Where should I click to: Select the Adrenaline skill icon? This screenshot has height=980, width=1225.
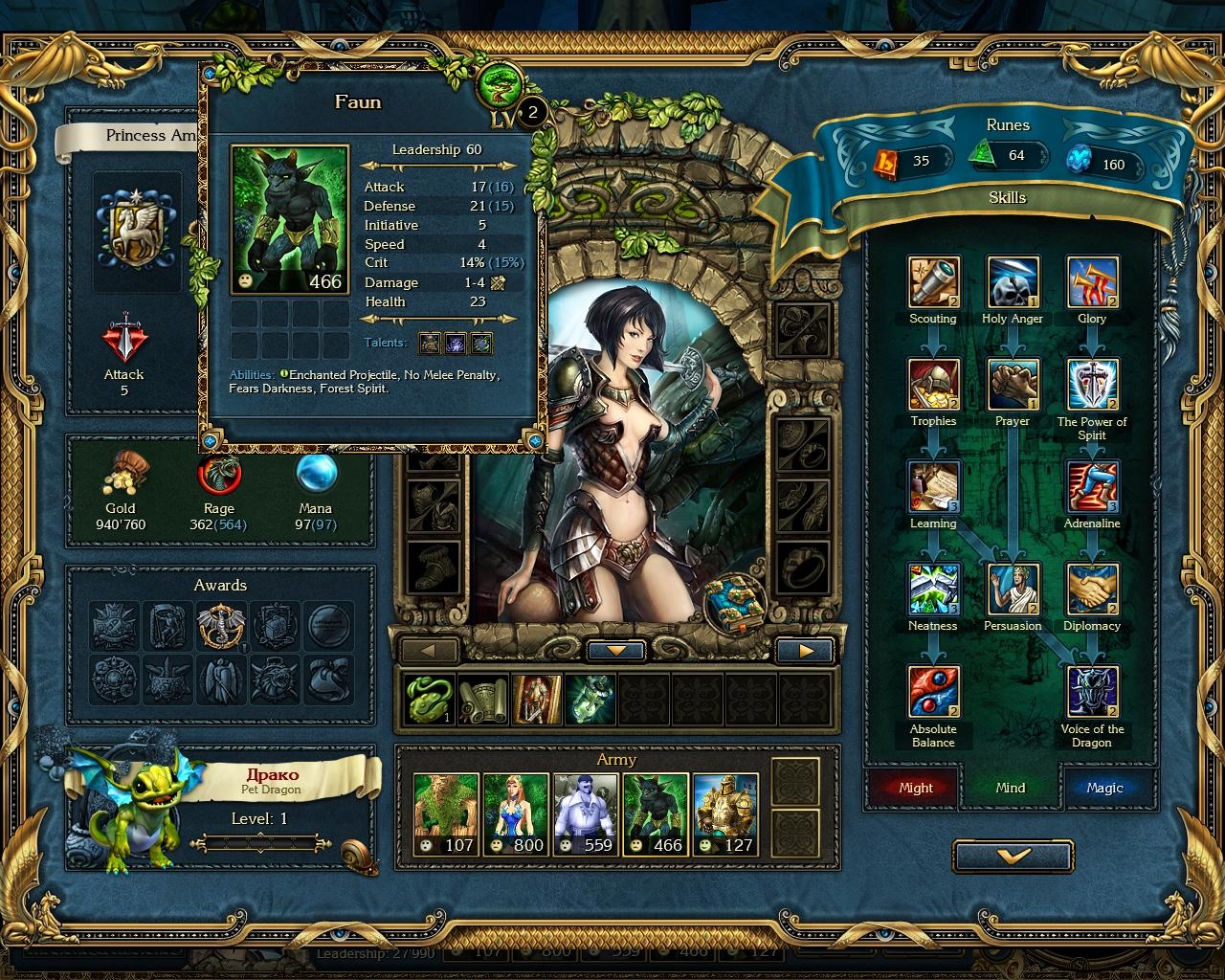[x=1091, y=485]
